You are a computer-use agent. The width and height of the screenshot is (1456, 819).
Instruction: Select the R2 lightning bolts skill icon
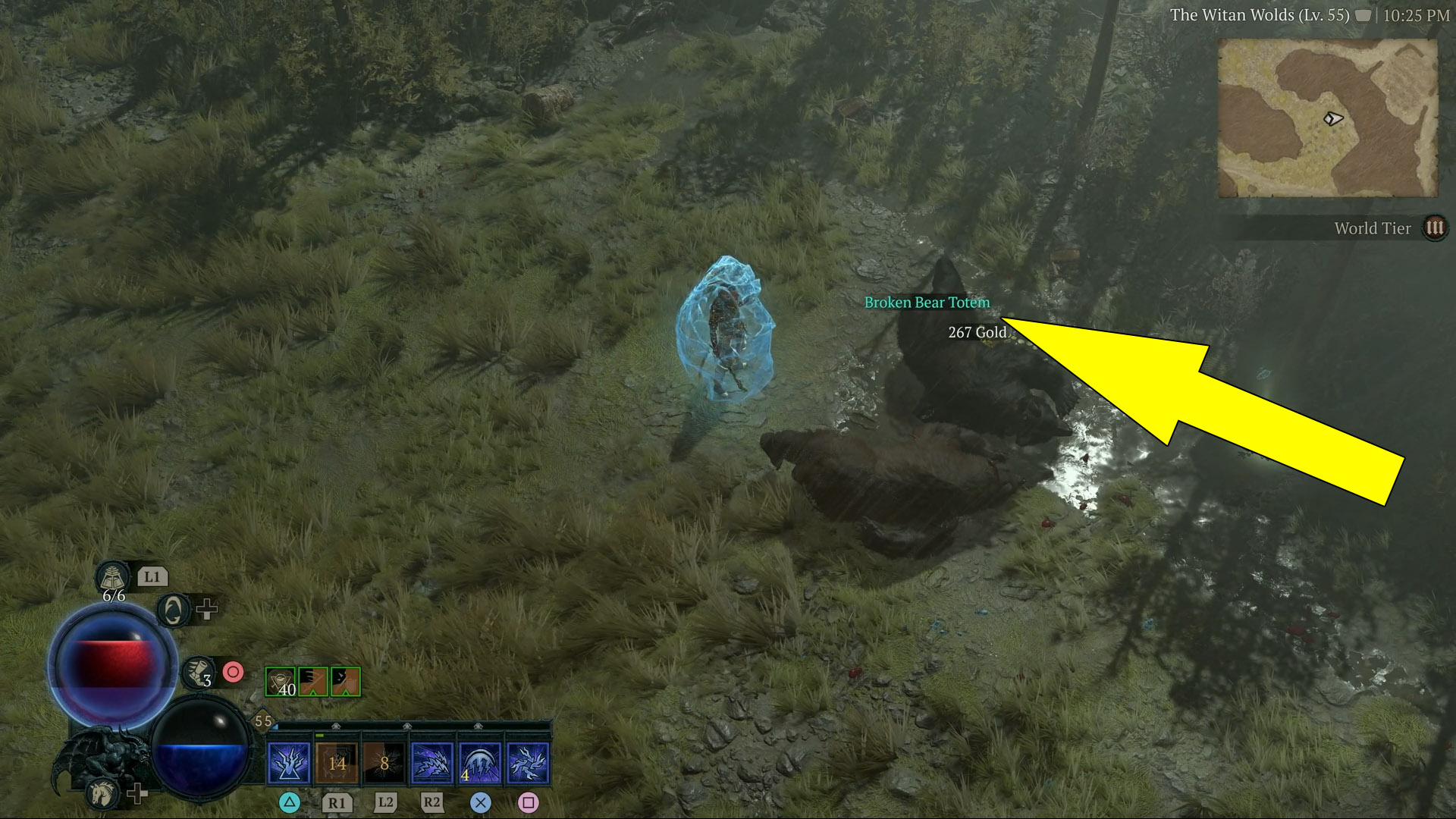point(430,764)
